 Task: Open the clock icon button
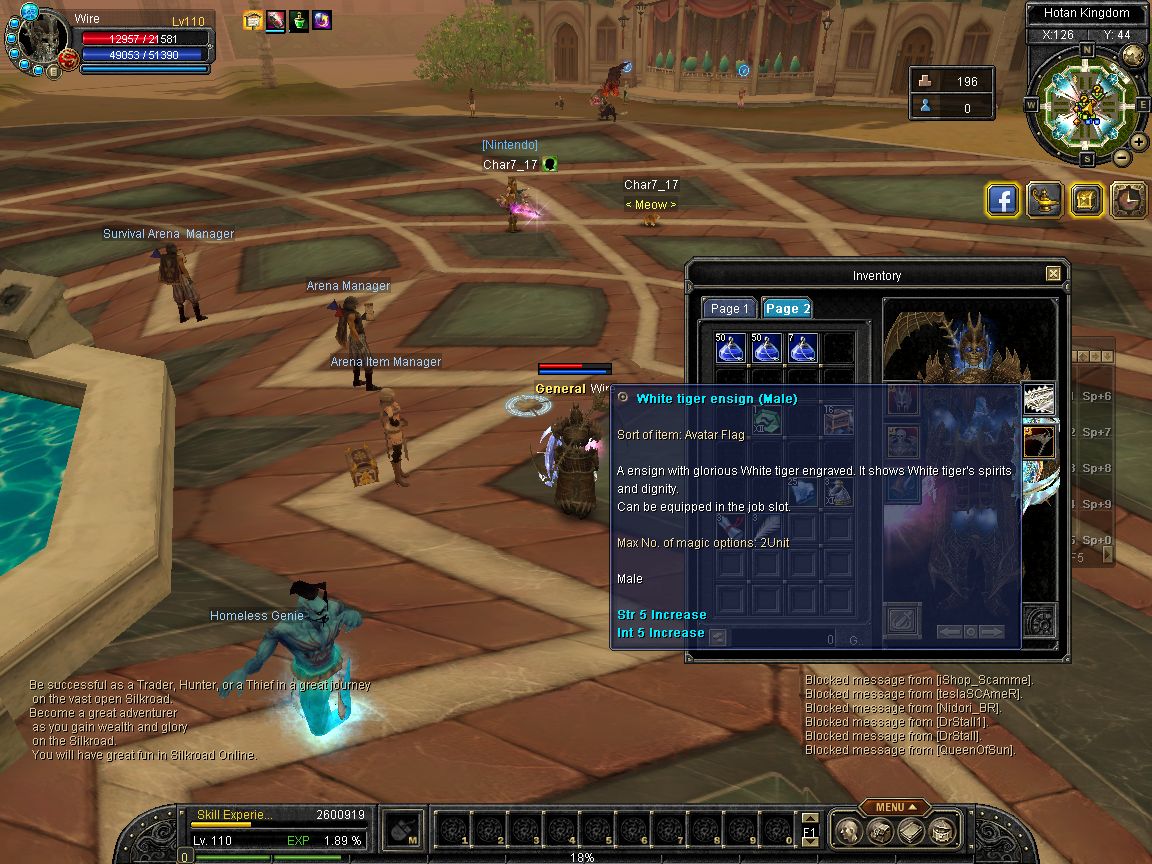pos(1129,200)
